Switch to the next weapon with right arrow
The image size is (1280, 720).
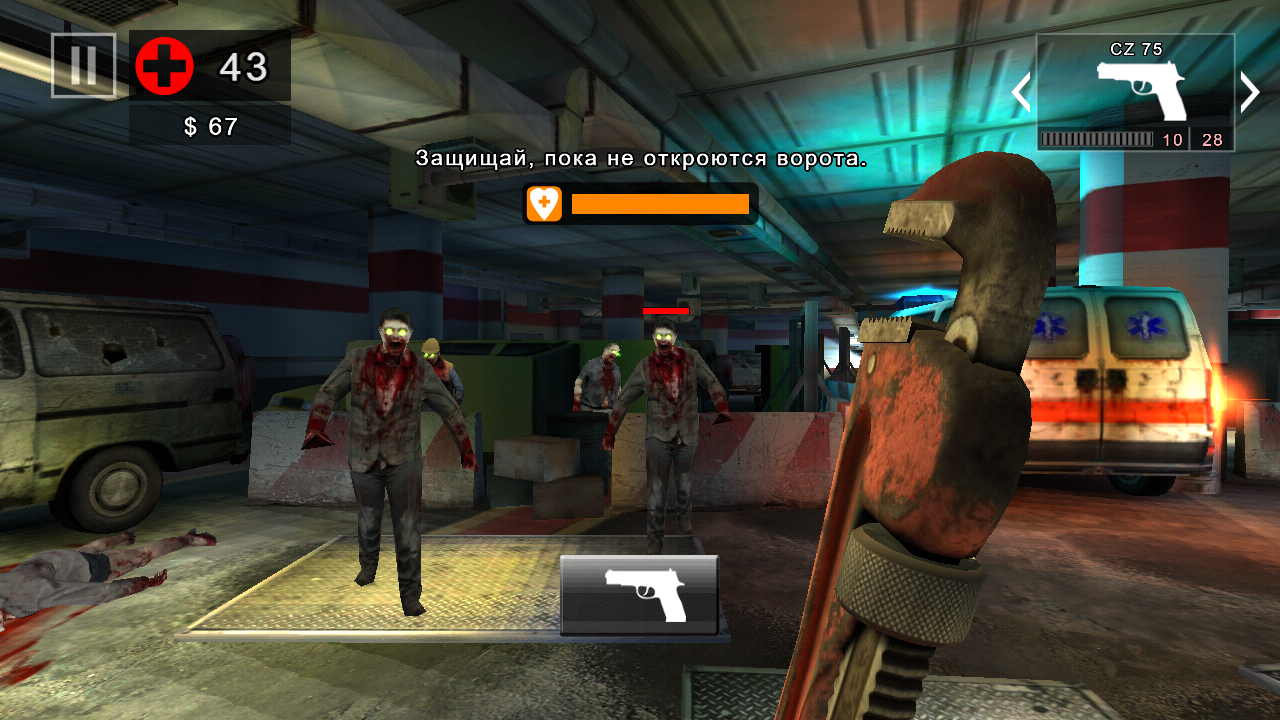1250,92
